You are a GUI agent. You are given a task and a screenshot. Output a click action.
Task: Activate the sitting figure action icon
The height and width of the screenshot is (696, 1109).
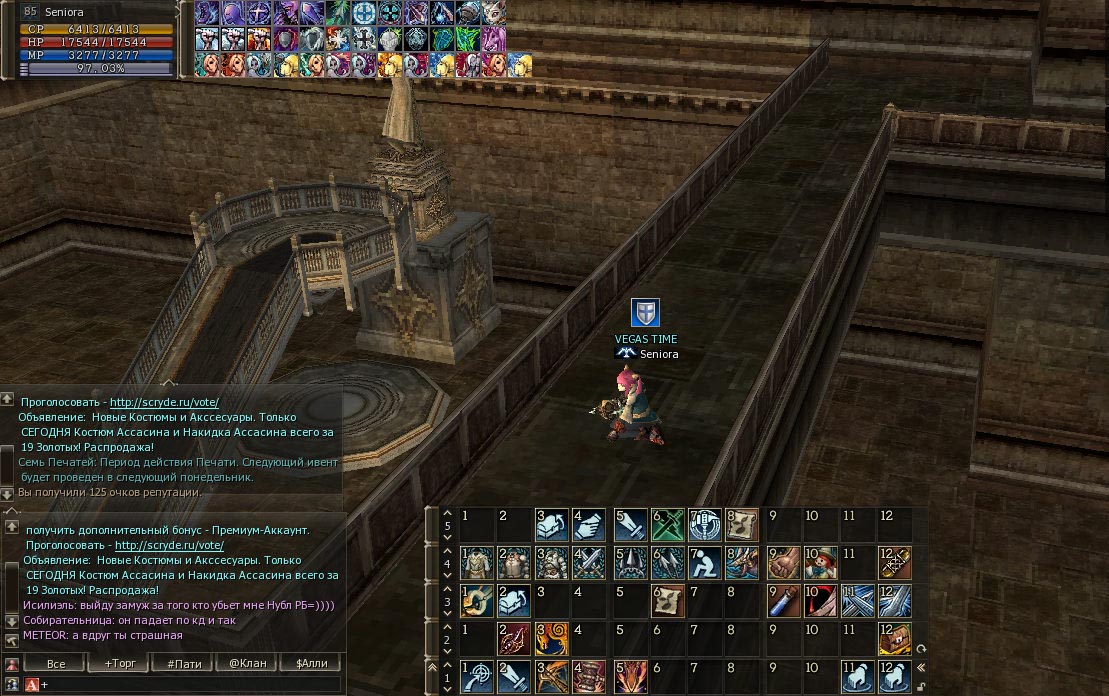pyautogui.click(x=705, y=562)
